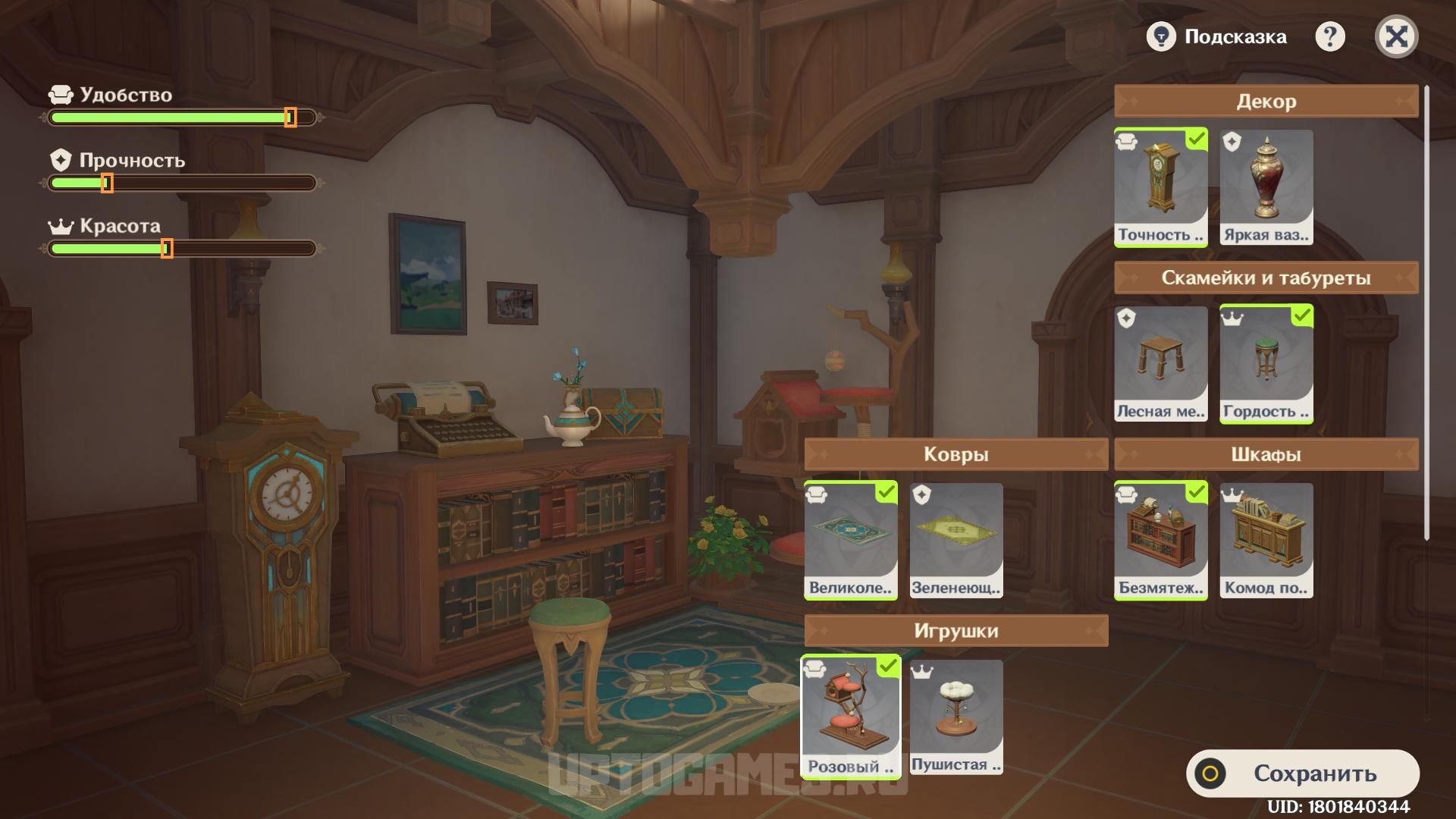Viewport: 1456px width, 819px height.
Task: Open the question mark help
Action: [x=1329, y=36]
